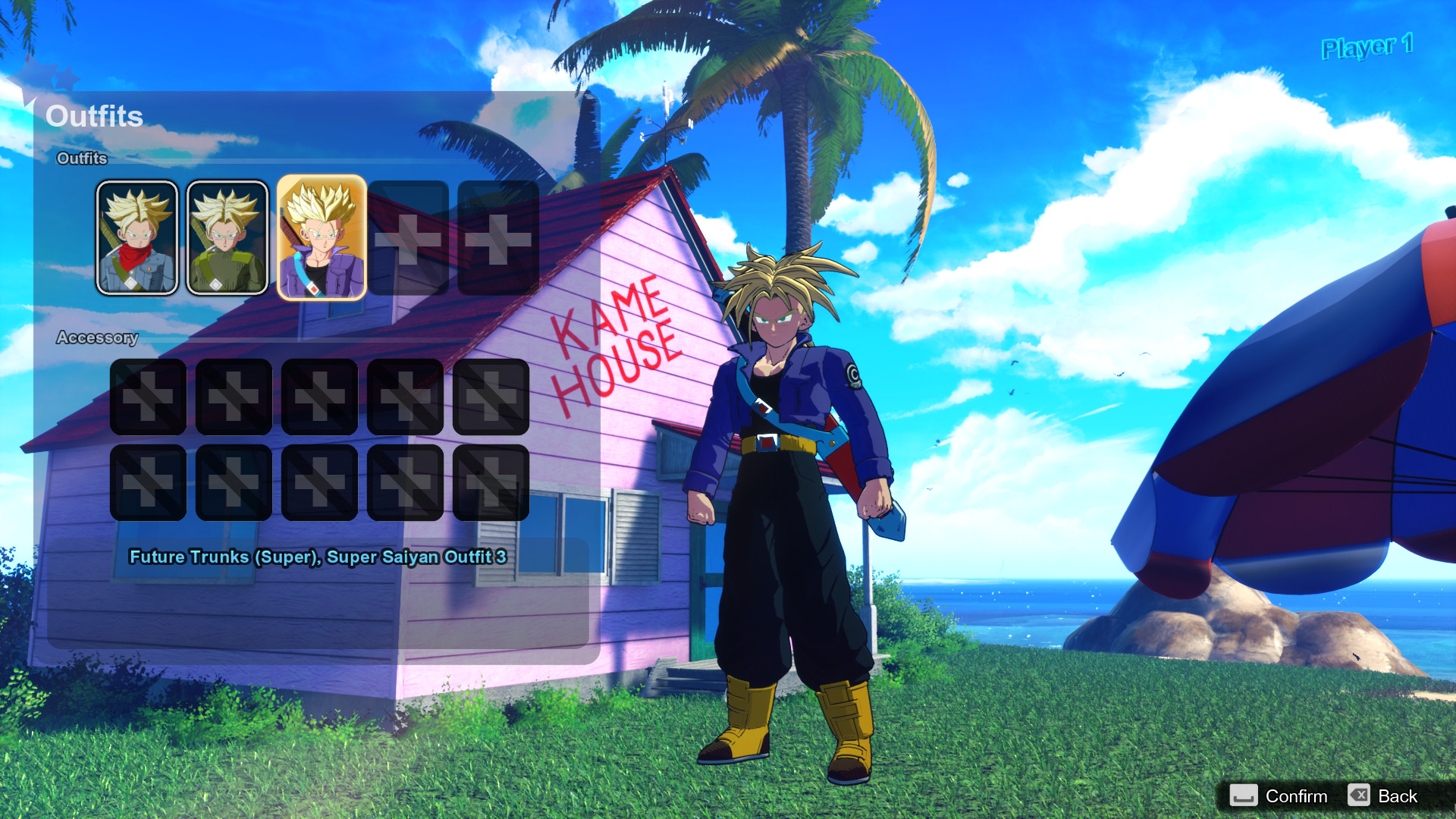Open the fourth accessory slot

click(406, 397)
